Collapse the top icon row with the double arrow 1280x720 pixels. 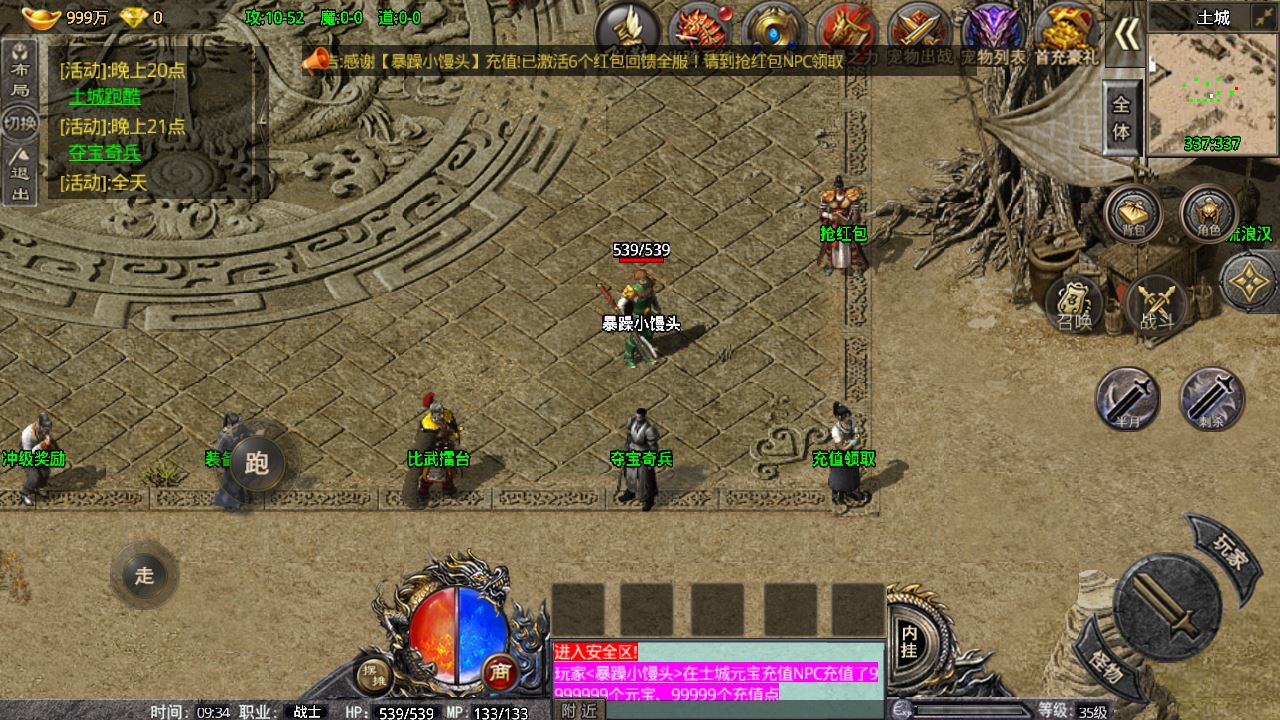click(1127, 34)
